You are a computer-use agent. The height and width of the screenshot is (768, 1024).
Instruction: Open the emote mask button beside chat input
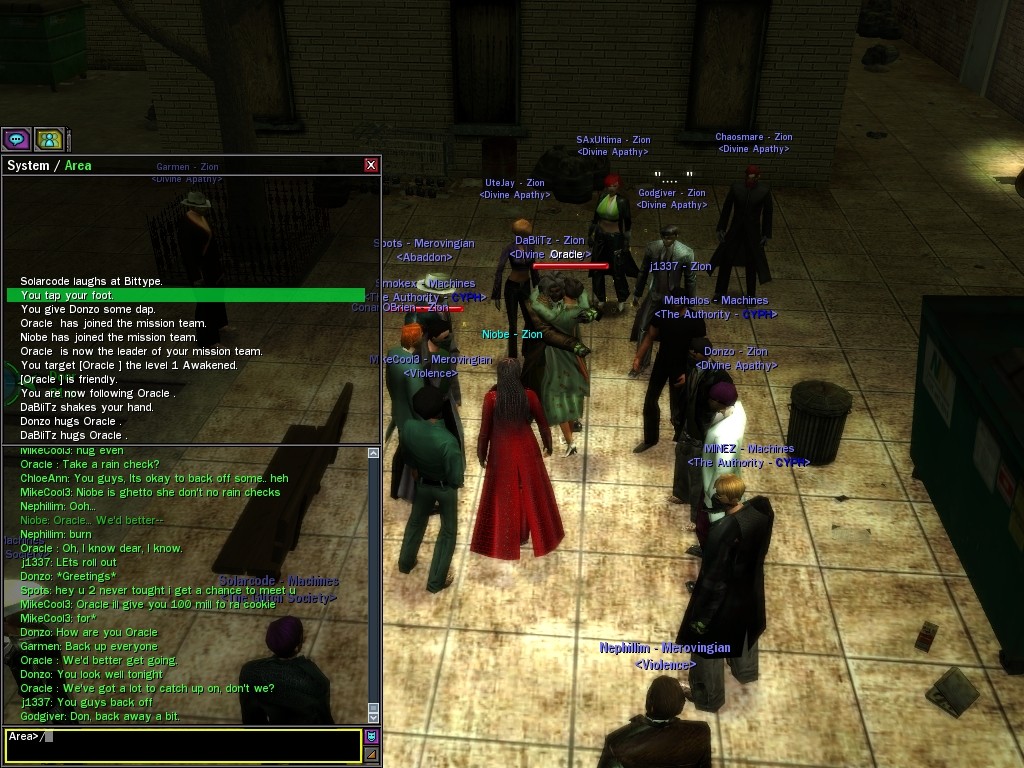pyautogui.click(x=372, y=737)
